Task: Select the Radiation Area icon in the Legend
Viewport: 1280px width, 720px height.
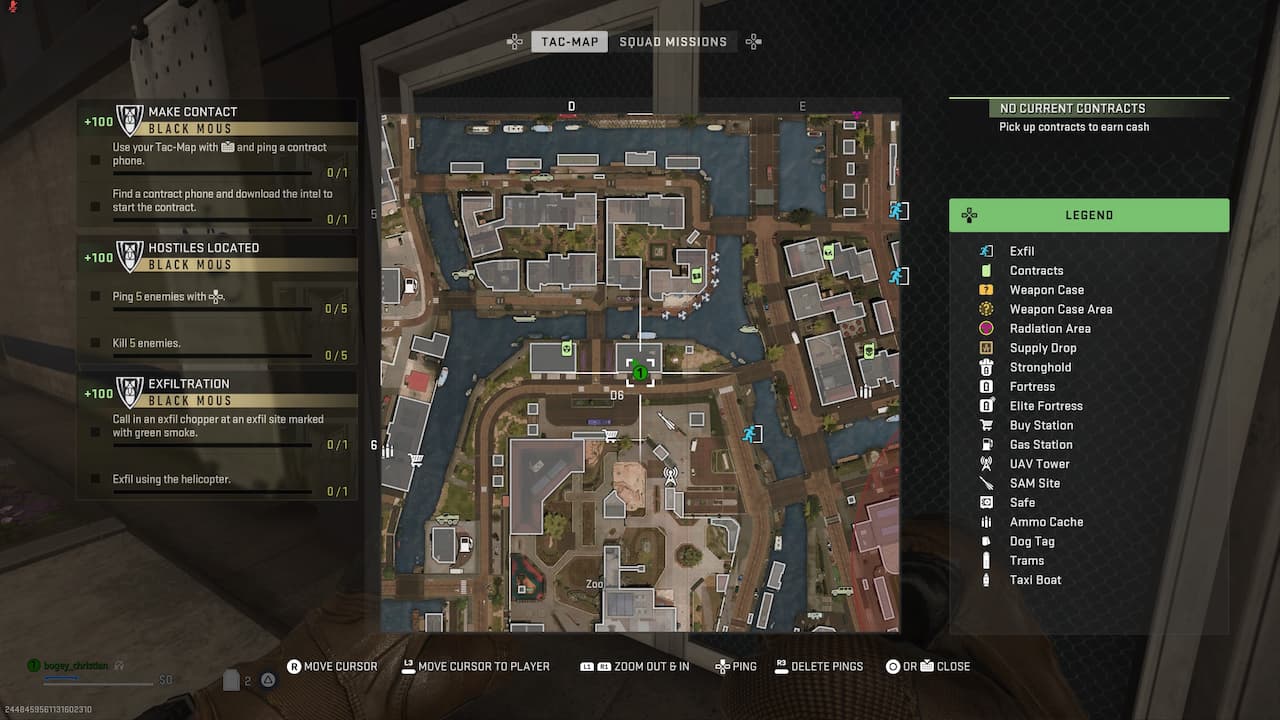Action: pos(987,328)
